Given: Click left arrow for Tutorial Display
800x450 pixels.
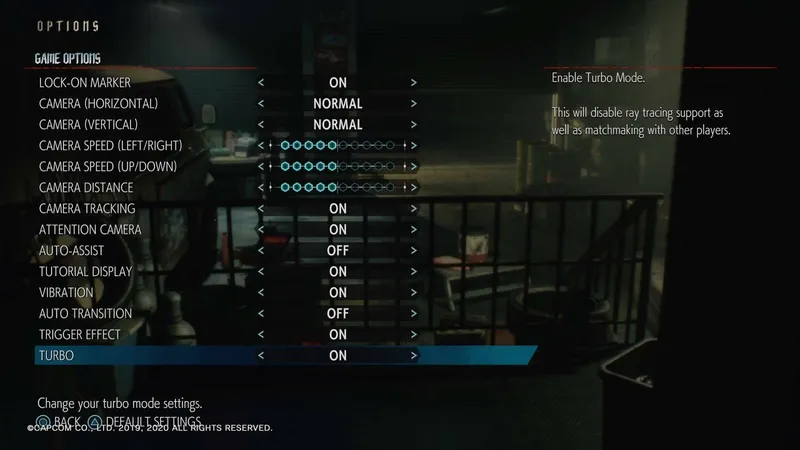Looking at the screenshot, I should pos(261,272).
